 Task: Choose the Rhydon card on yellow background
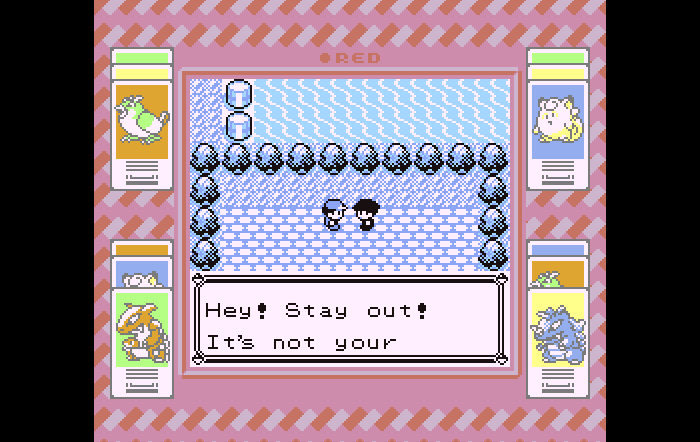558,329
